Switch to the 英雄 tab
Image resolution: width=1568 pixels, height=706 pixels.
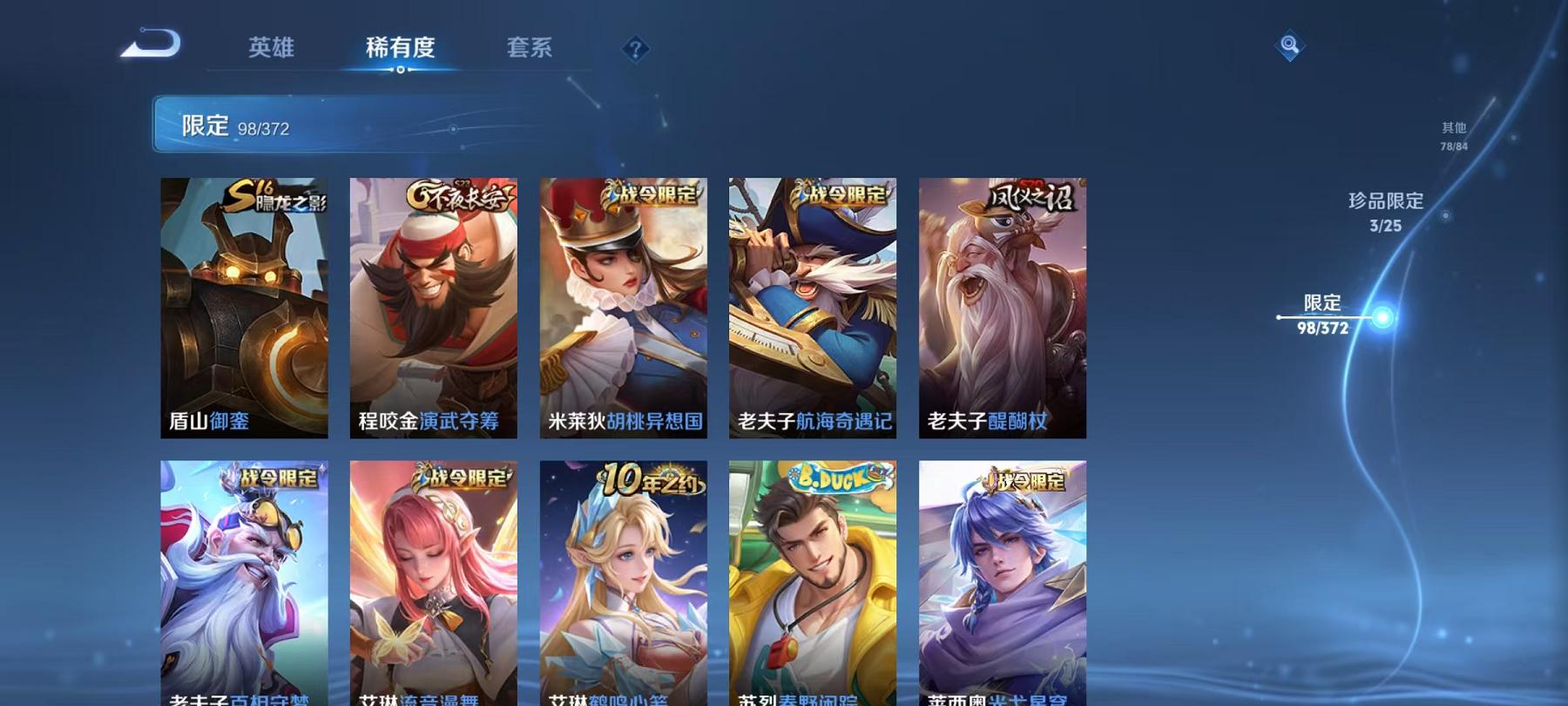[271, 49]
